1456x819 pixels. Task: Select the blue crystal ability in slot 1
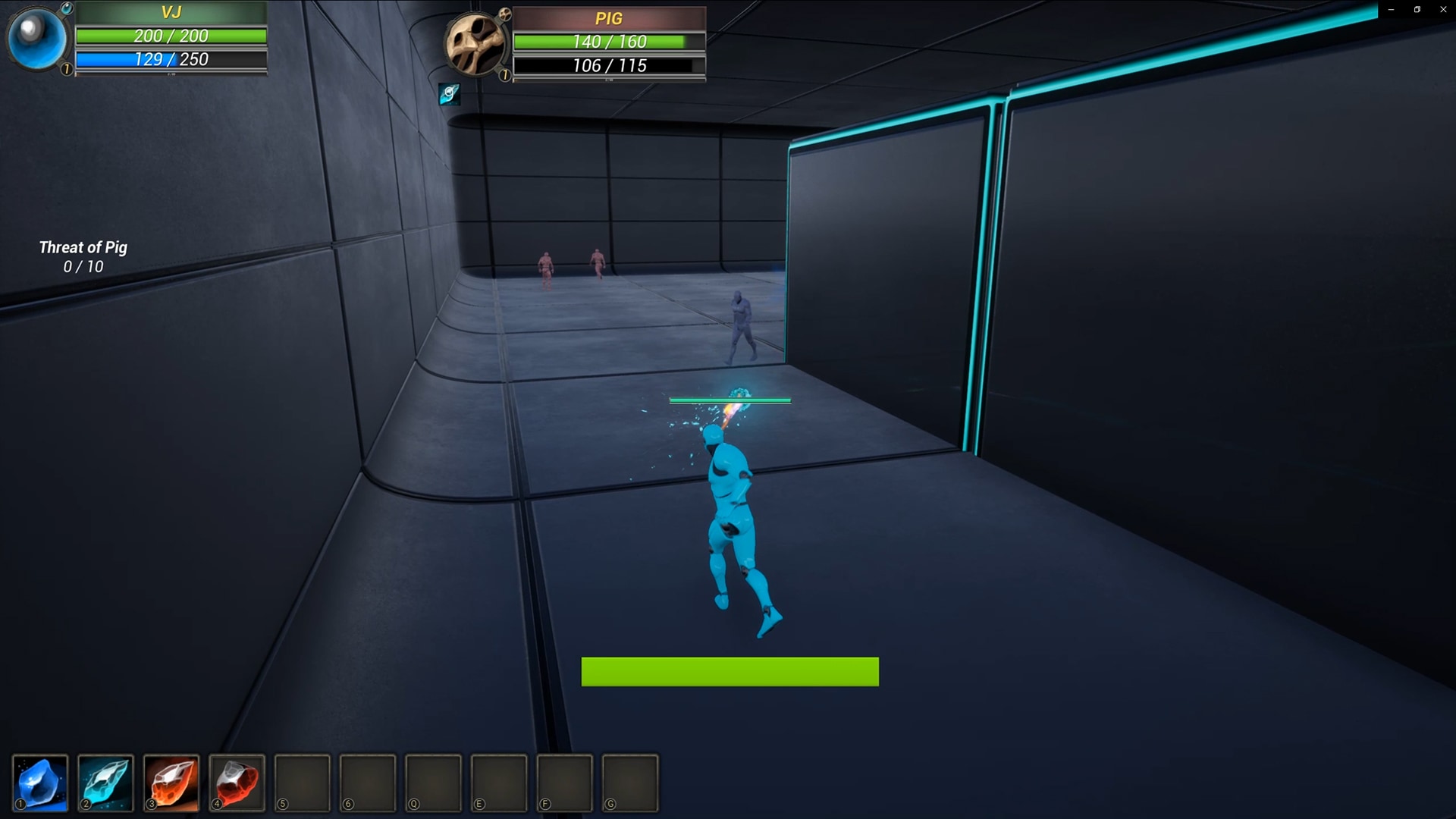tap(41, 783)
